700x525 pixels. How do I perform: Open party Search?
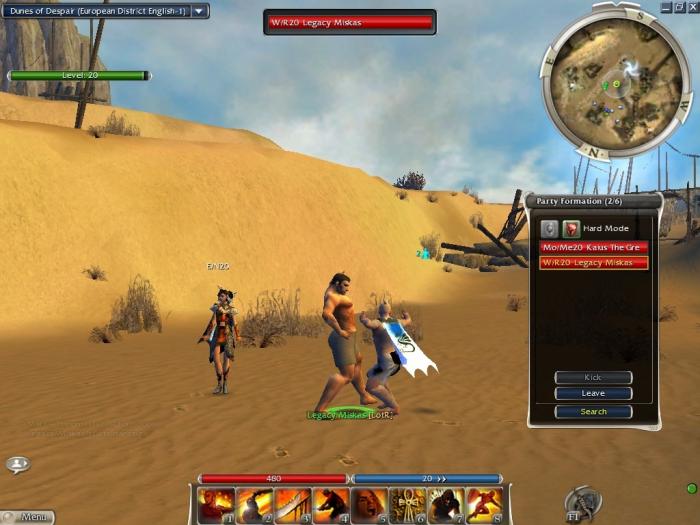point(593,411)
